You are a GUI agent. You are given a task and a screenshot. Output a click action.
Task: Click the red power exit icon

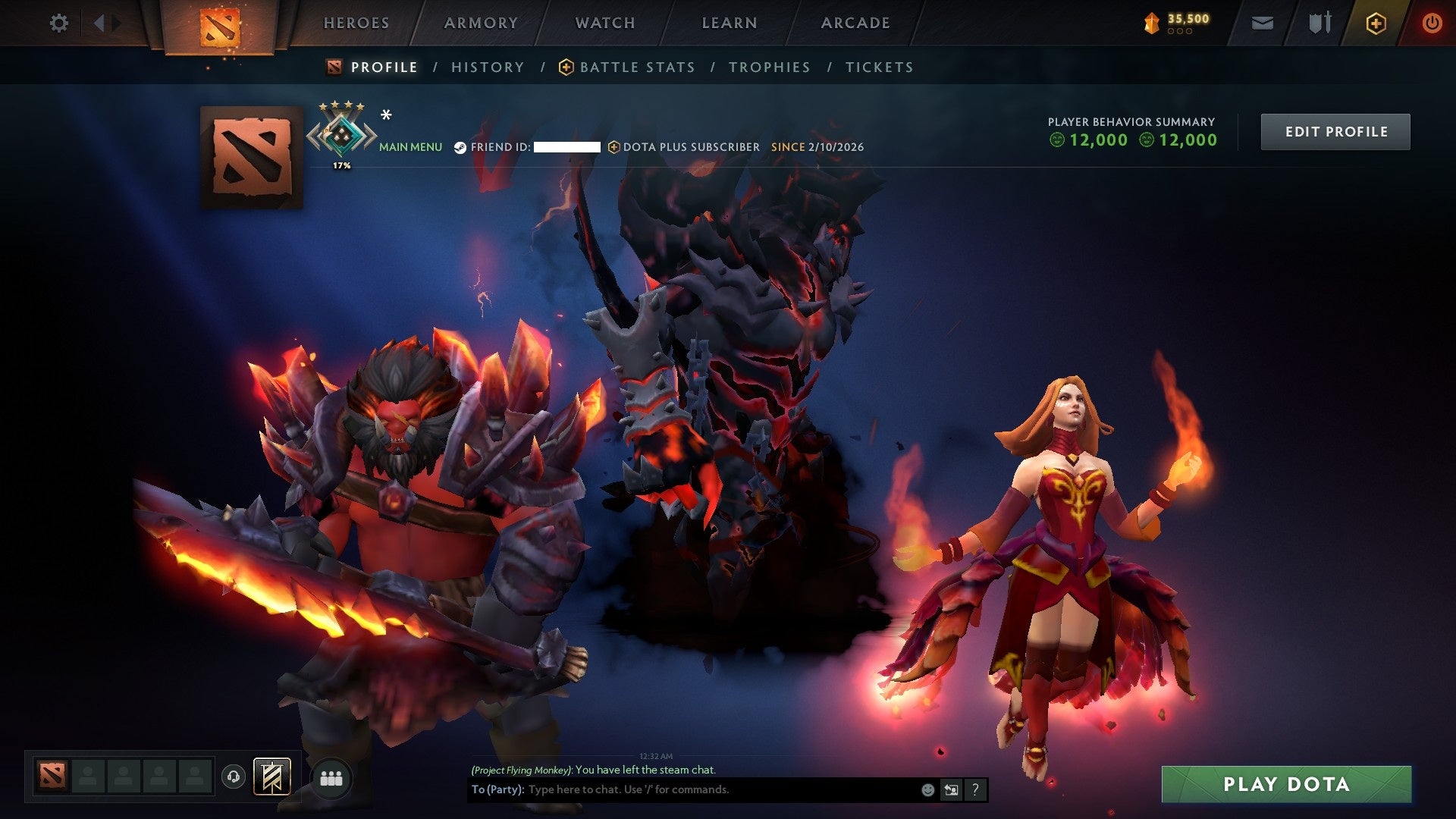1432,23
